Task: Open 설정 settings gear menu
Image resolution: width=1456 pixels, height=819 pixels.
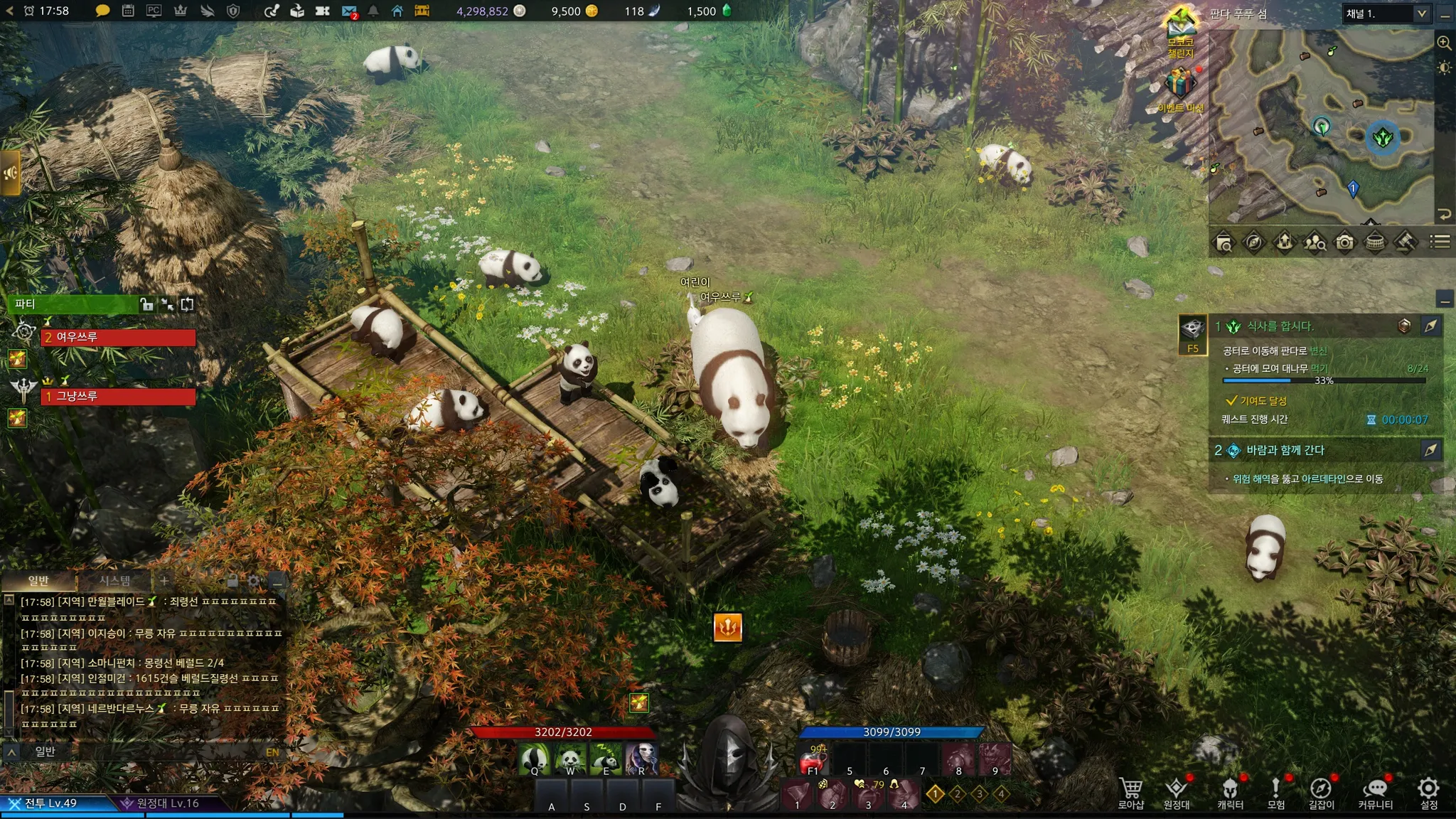Action: 1428,792
